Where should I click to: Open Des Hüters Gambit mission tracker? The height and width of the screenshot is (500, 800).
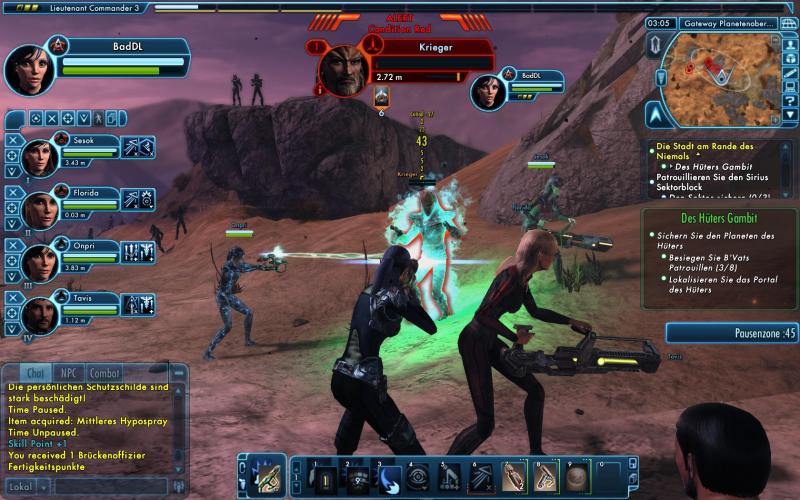pyautogui.click(x=719, y=217)
